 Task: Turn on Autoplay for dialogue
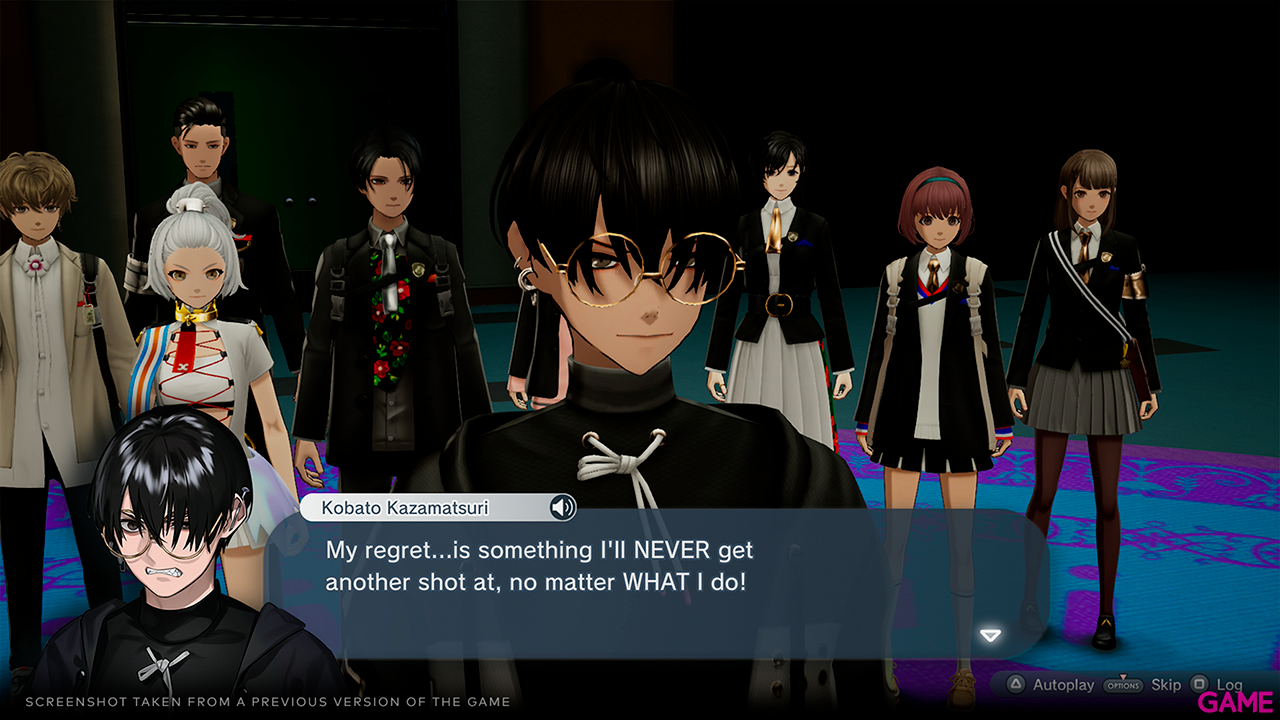click(1063, 685)
